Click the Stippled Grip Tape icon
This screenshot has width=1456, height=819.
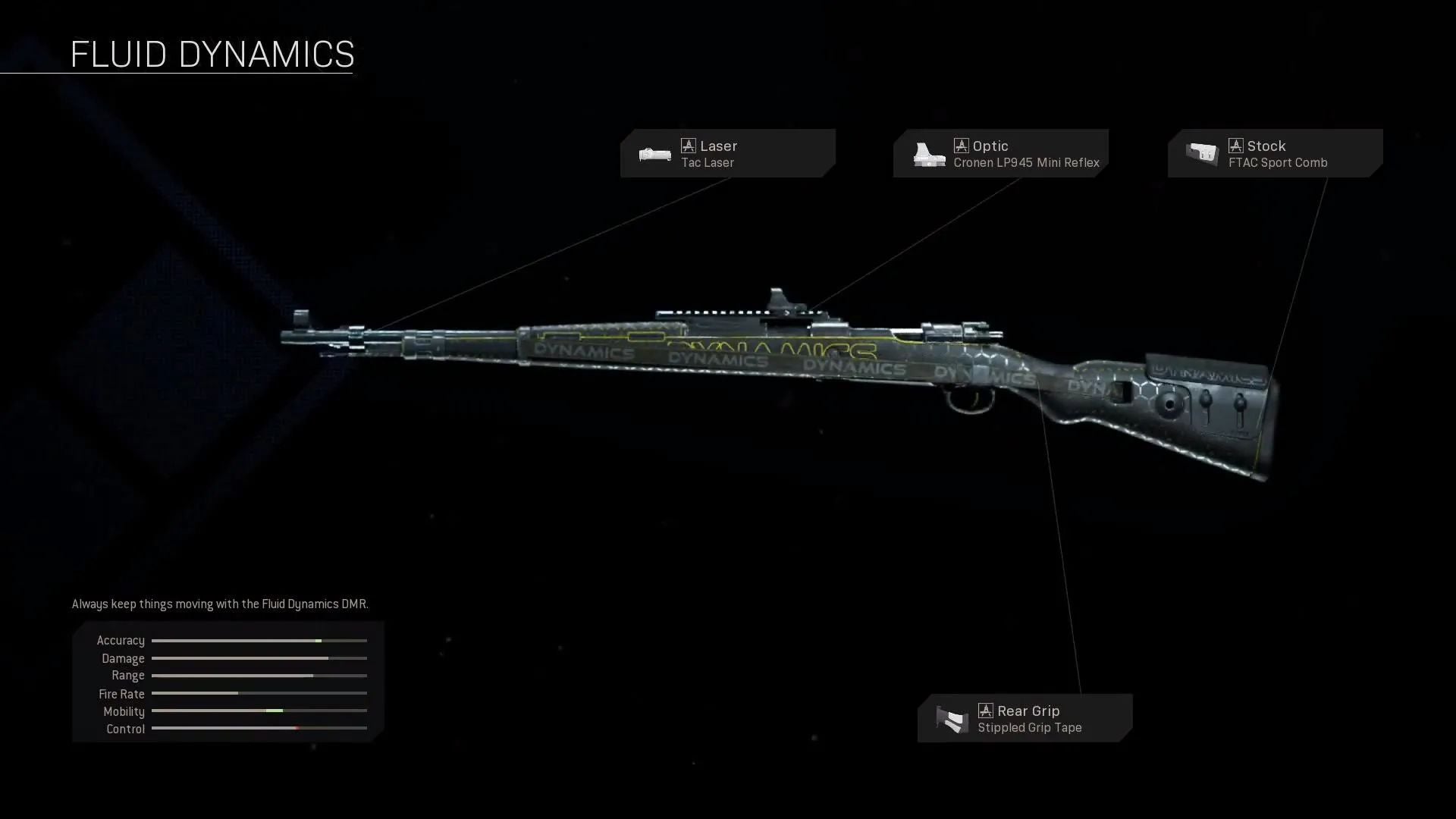(950, 718)
